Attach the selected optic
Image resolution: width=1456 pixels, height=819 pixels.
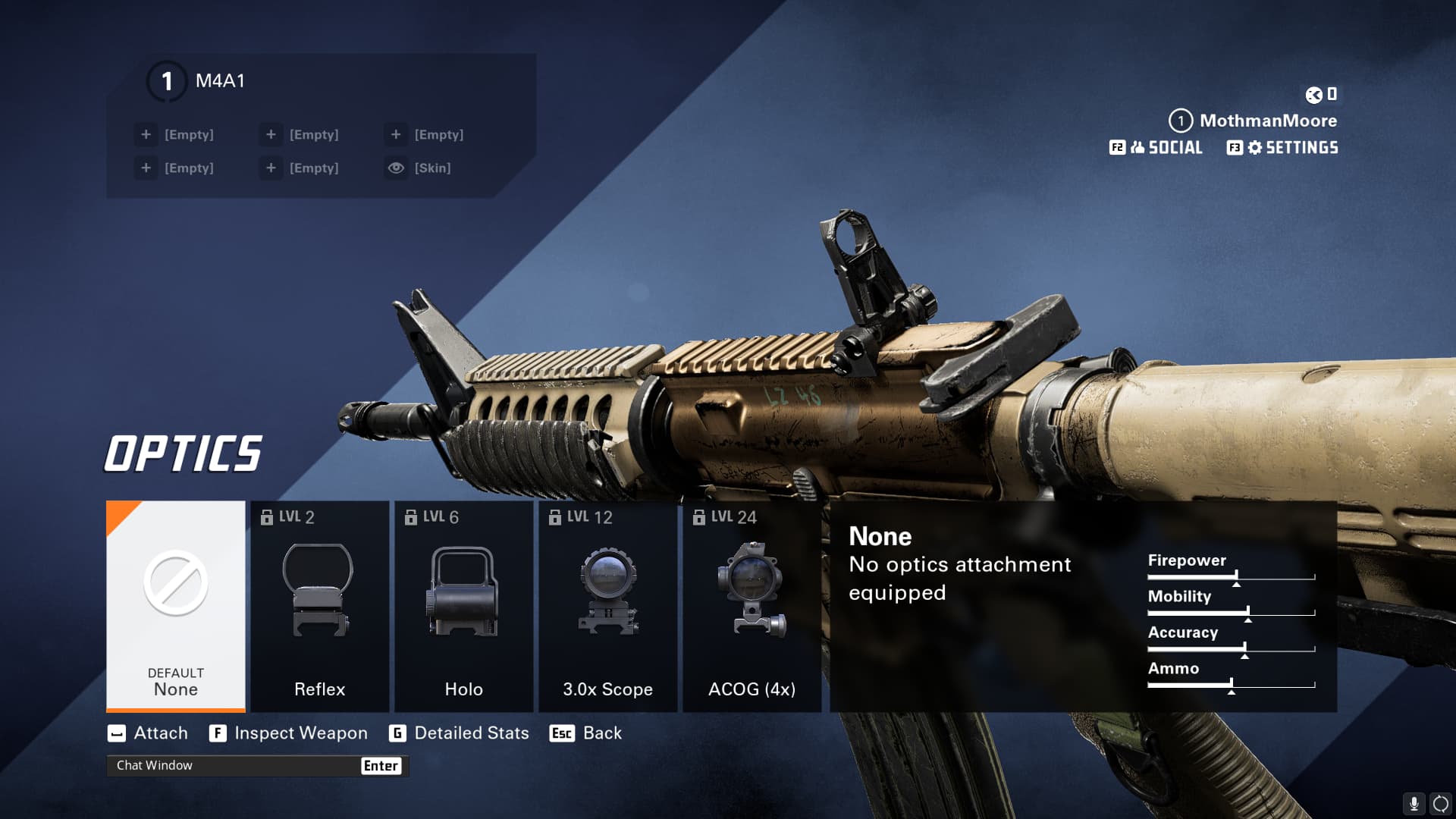point(149,733)
